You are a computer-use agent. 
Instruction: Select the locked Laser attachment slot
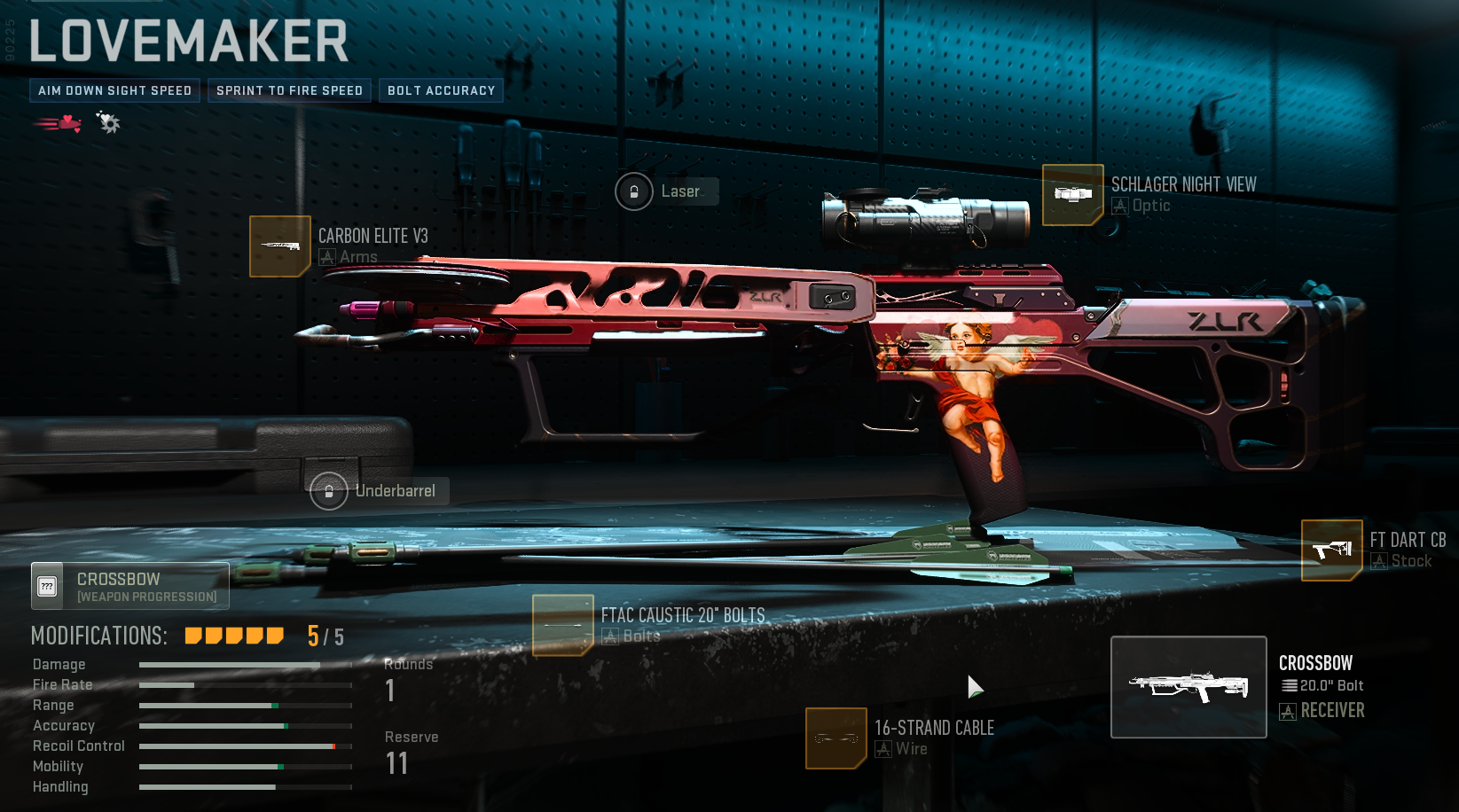(x=634, y=191)
